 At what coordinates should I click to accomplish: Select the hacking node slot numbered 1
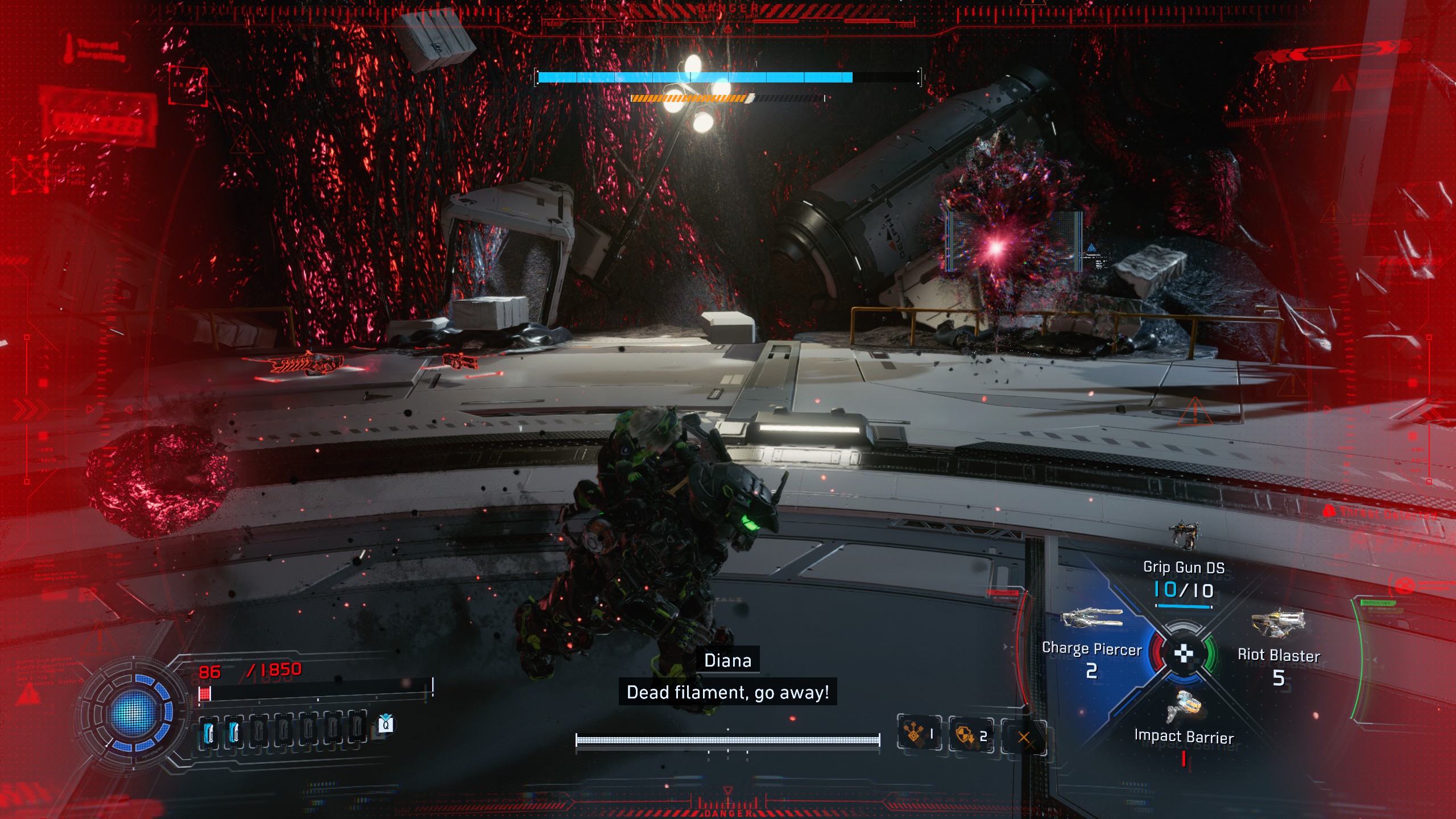tap(919, 735)
